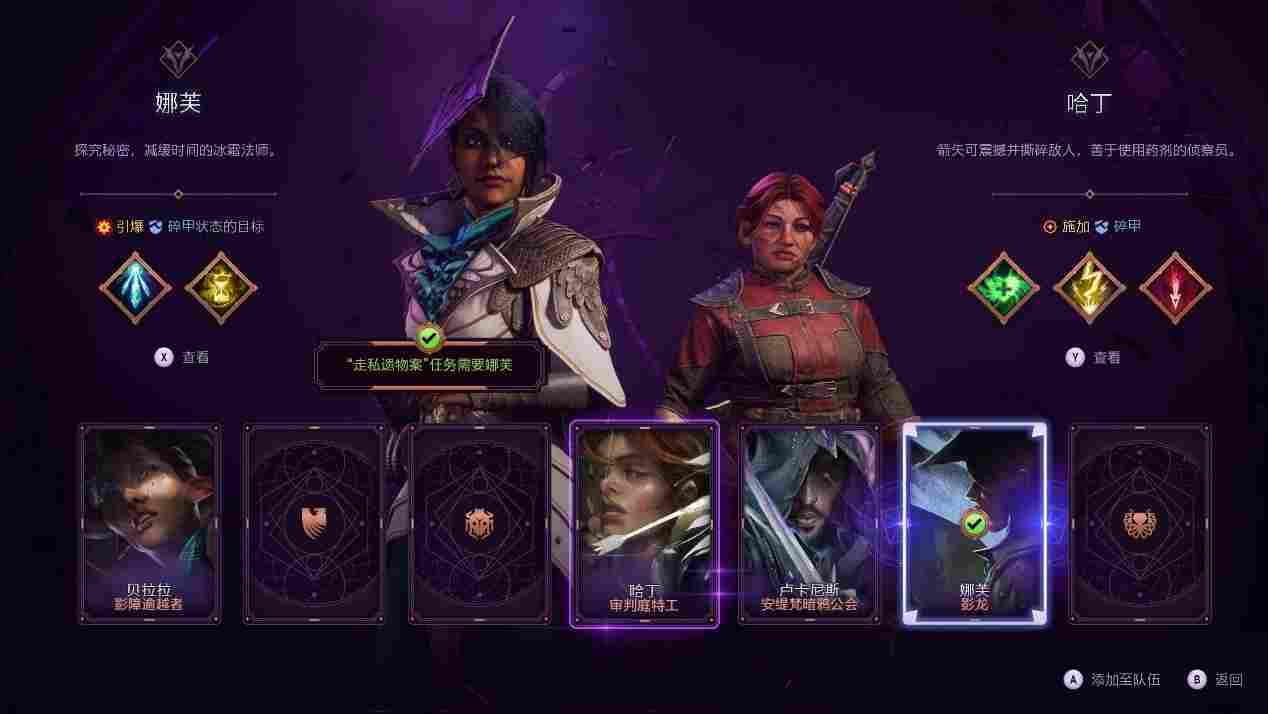
Task: Select the 贝拉拉 companion card
Action: (150, 523)
